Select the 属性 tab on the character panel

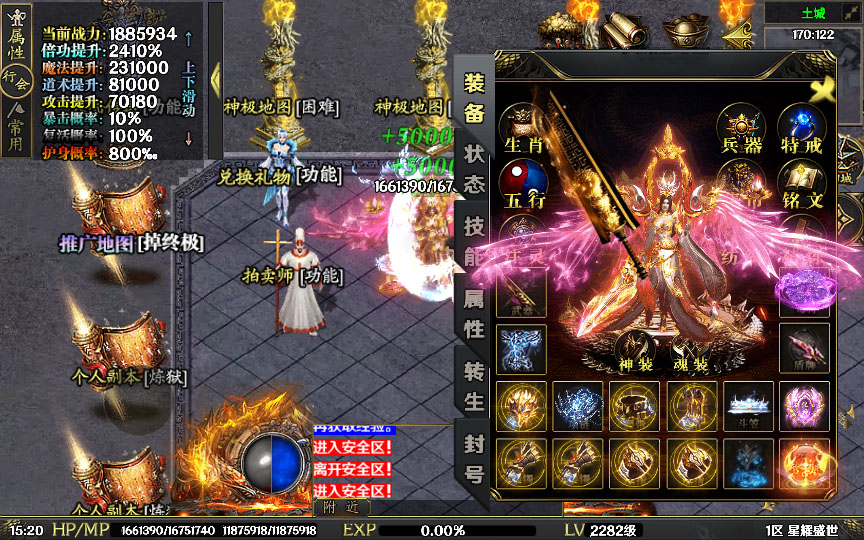coord(474,313)
